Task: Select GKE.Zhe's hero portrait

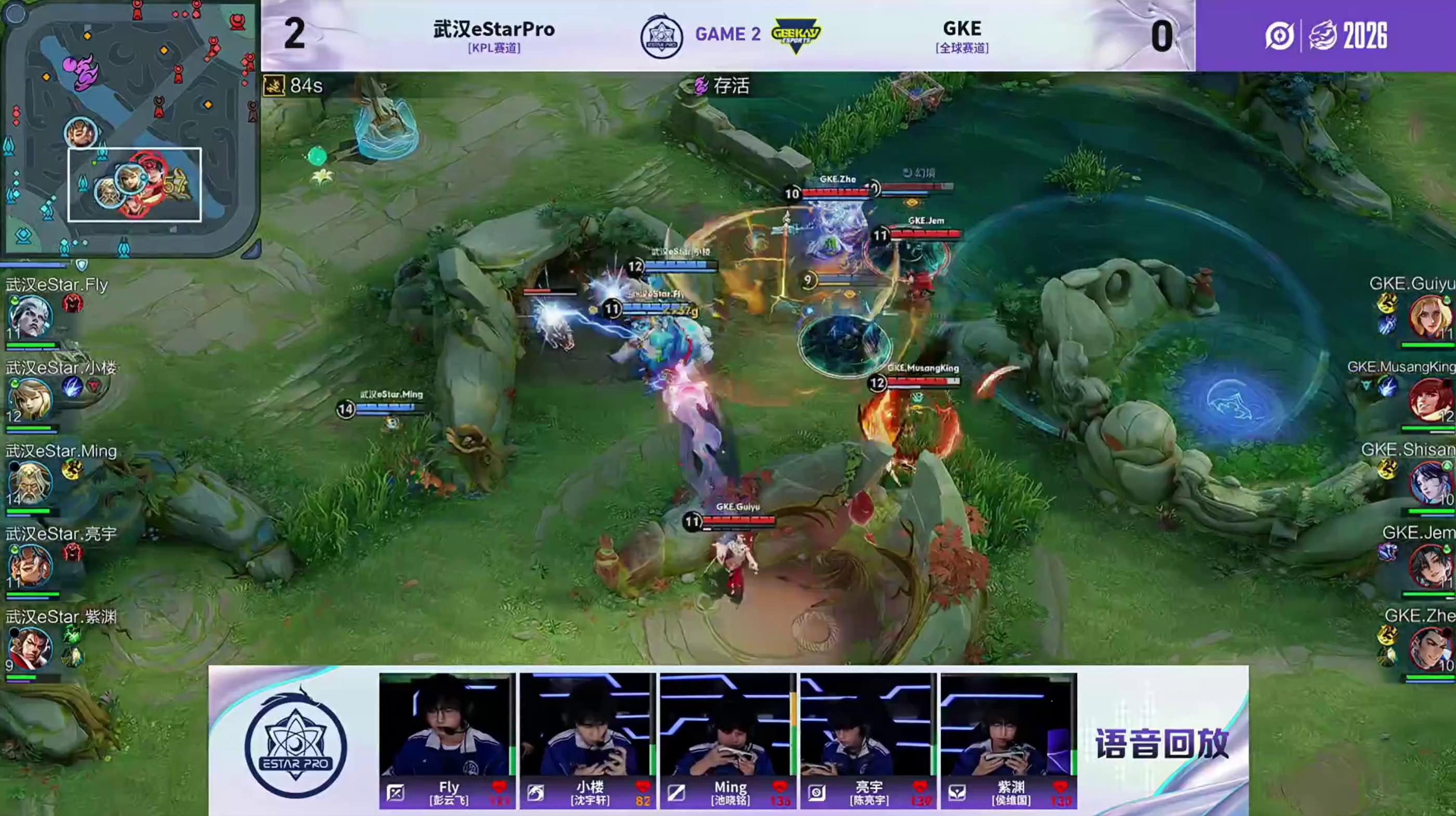Action: tap(1429, 648)
